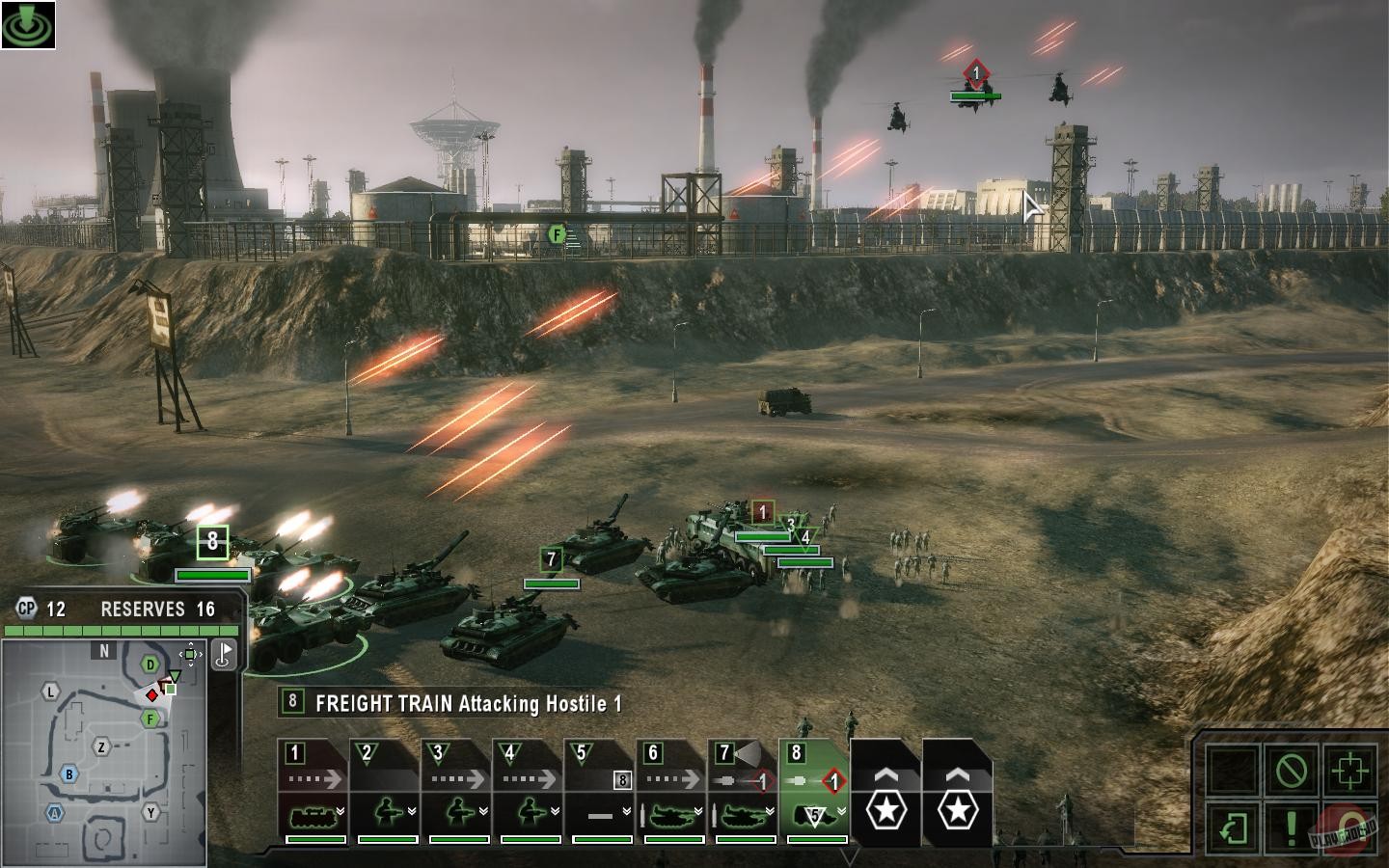This screenshot has height=868, width=1389.
Task: Click the green radar icon top-left
Action: click(28, 24)
